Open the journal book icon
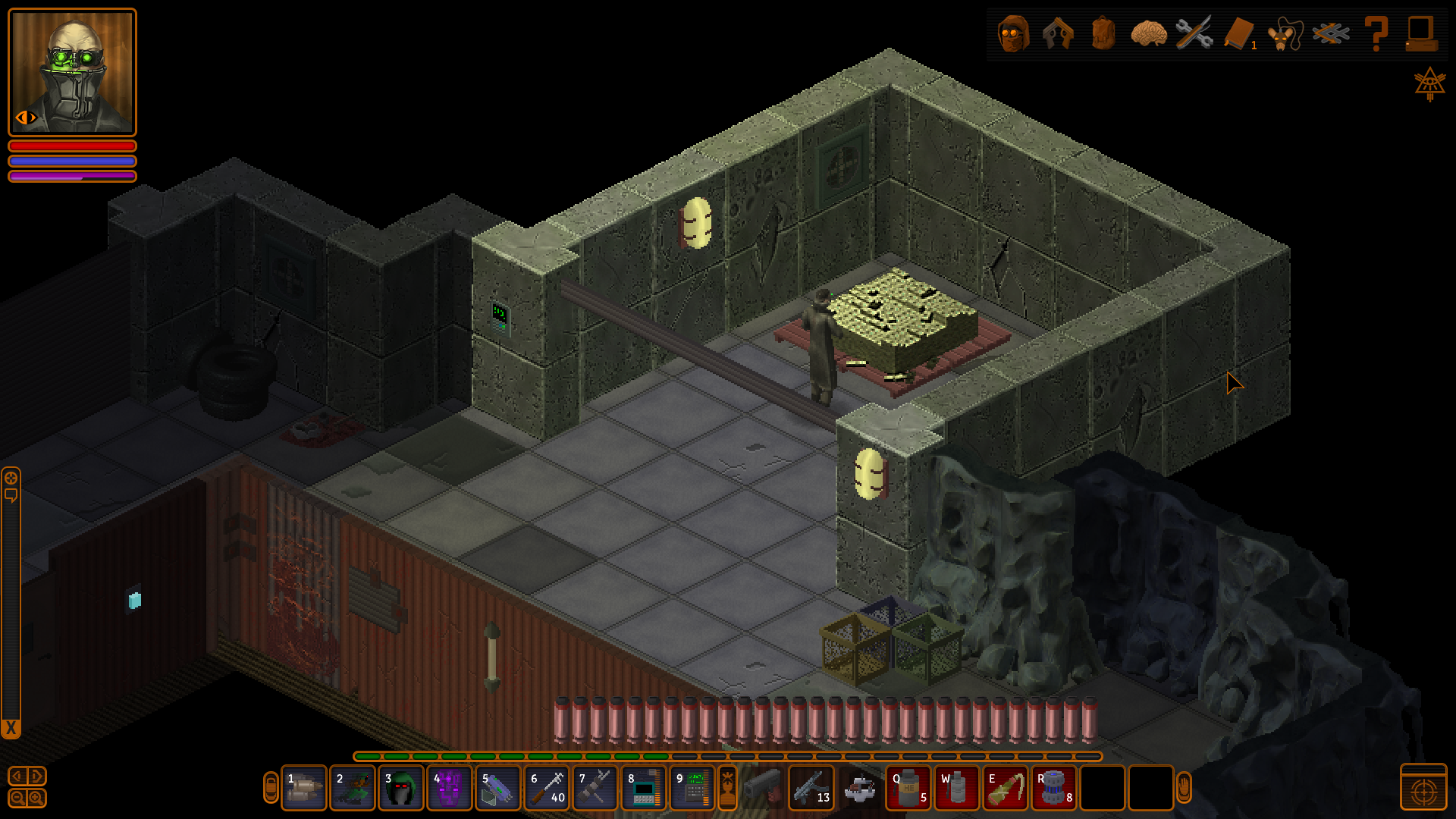 point(1239,33)
